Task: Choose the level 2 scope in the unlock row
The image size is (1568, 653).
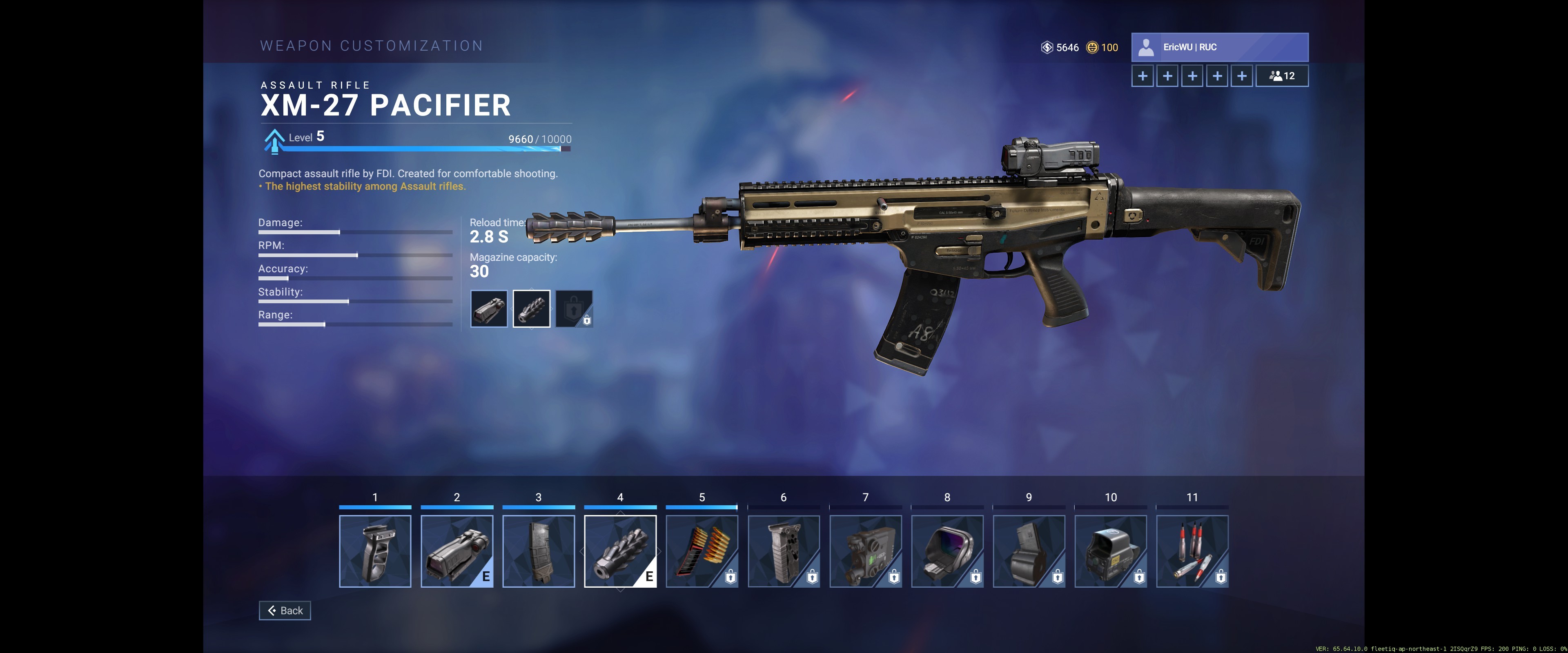Action: coord(457,551)
